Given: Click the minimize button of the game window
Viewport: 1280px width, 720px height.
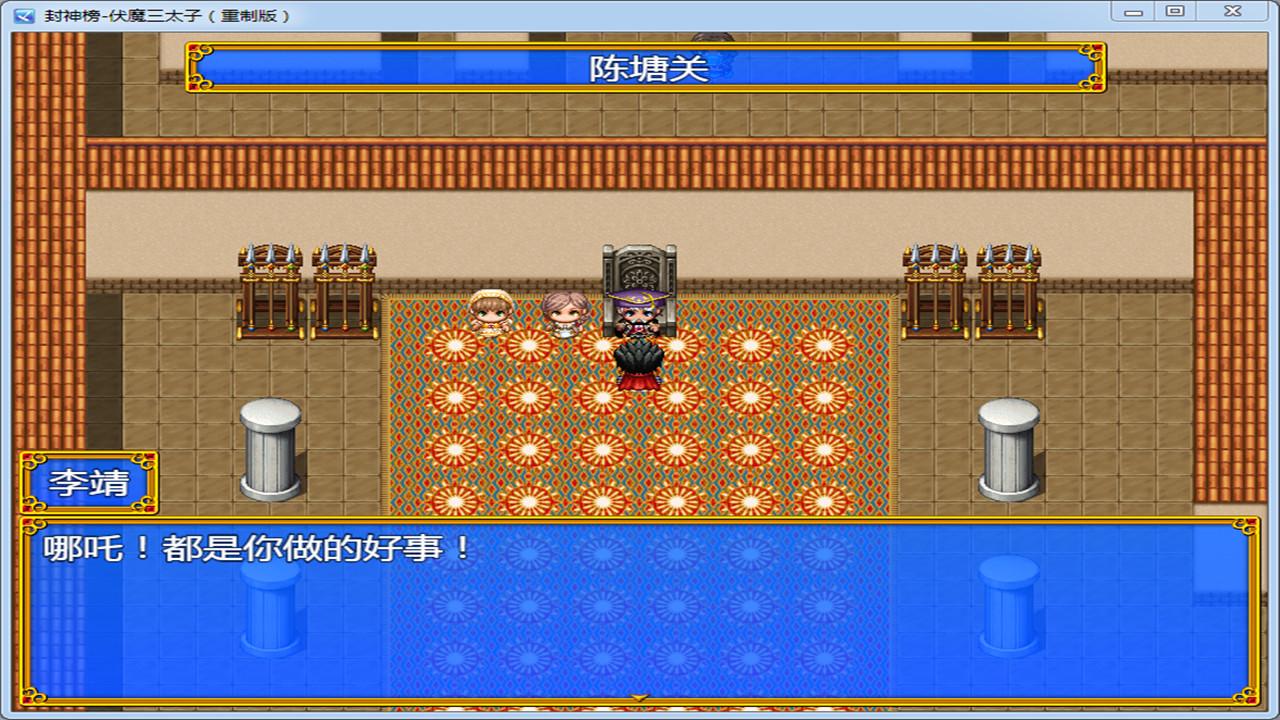Looking at the screenshot, I should click(x=1133, y=11).
